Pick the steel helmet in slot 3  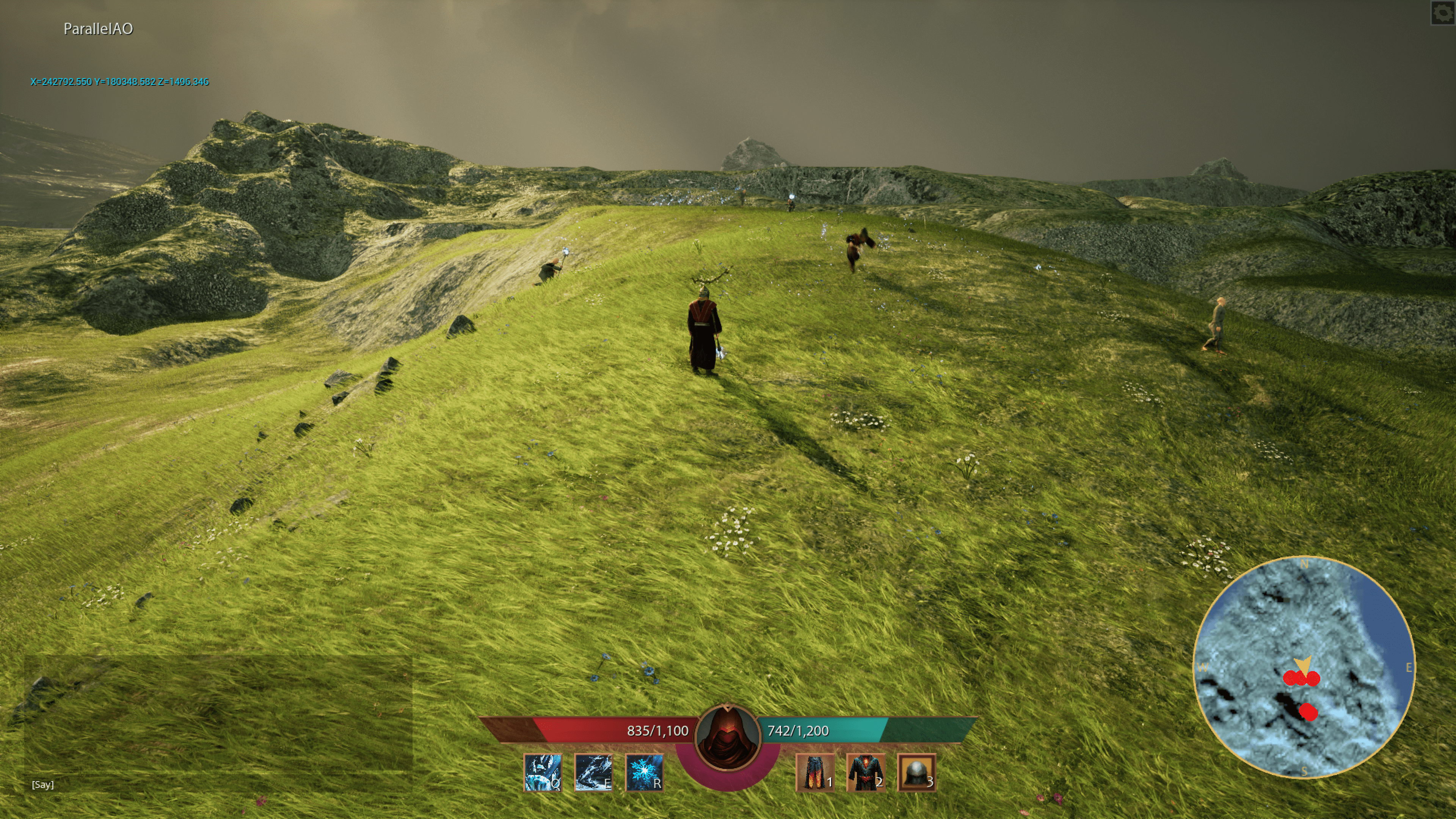916,772
